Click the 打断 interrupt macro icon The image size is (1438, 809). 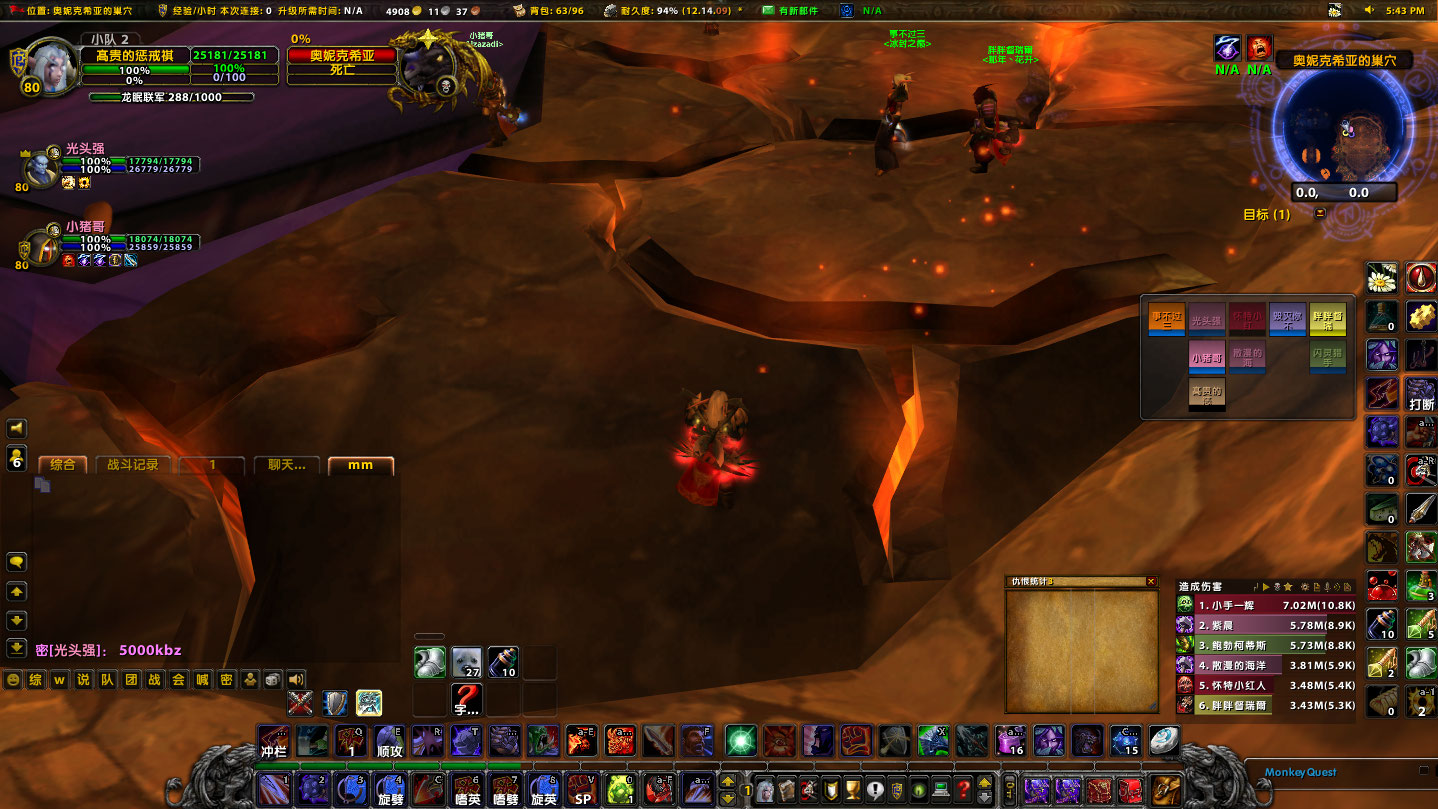tap(1421, 400)
